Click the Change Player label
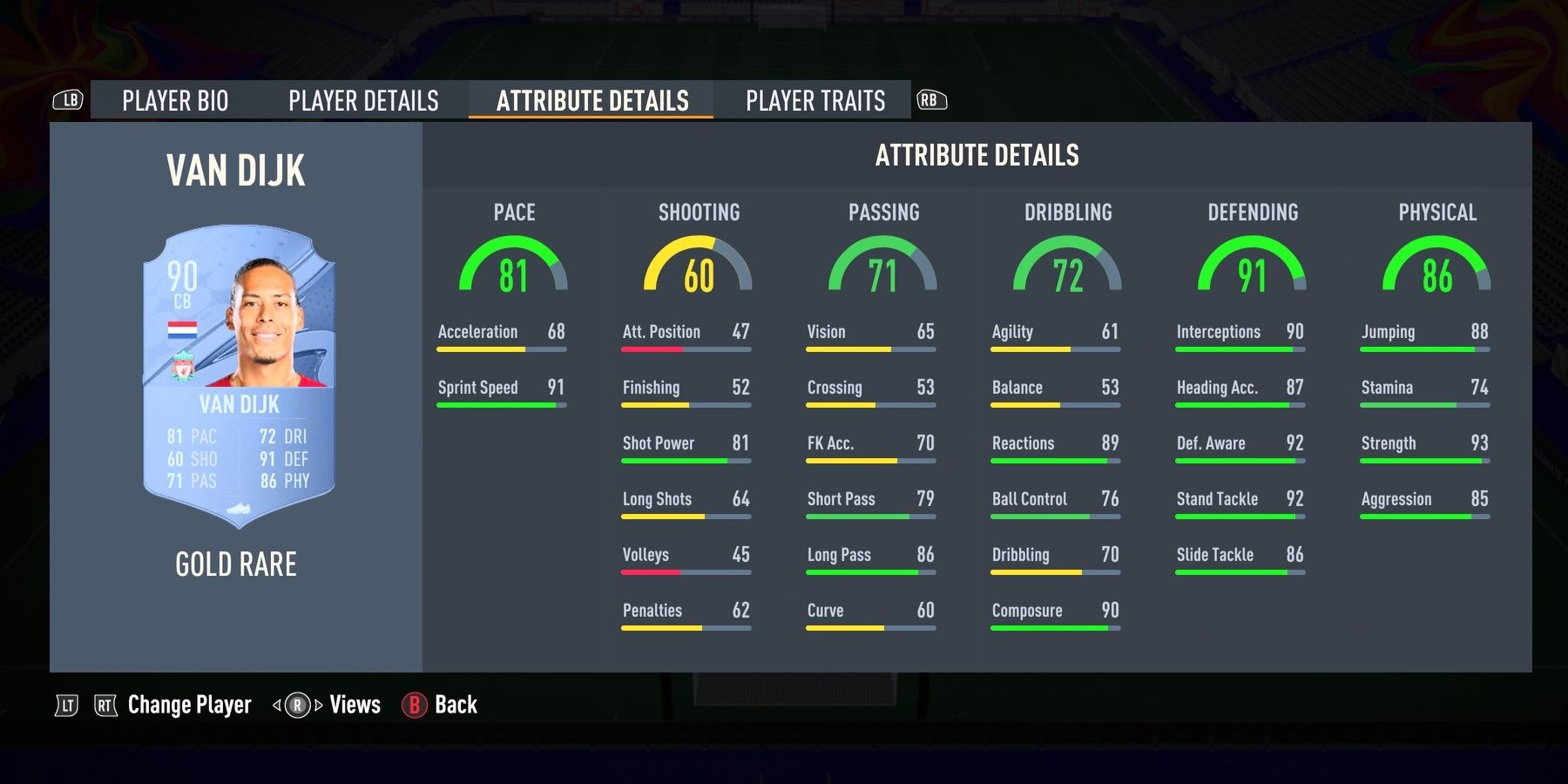 click(187, 705)
